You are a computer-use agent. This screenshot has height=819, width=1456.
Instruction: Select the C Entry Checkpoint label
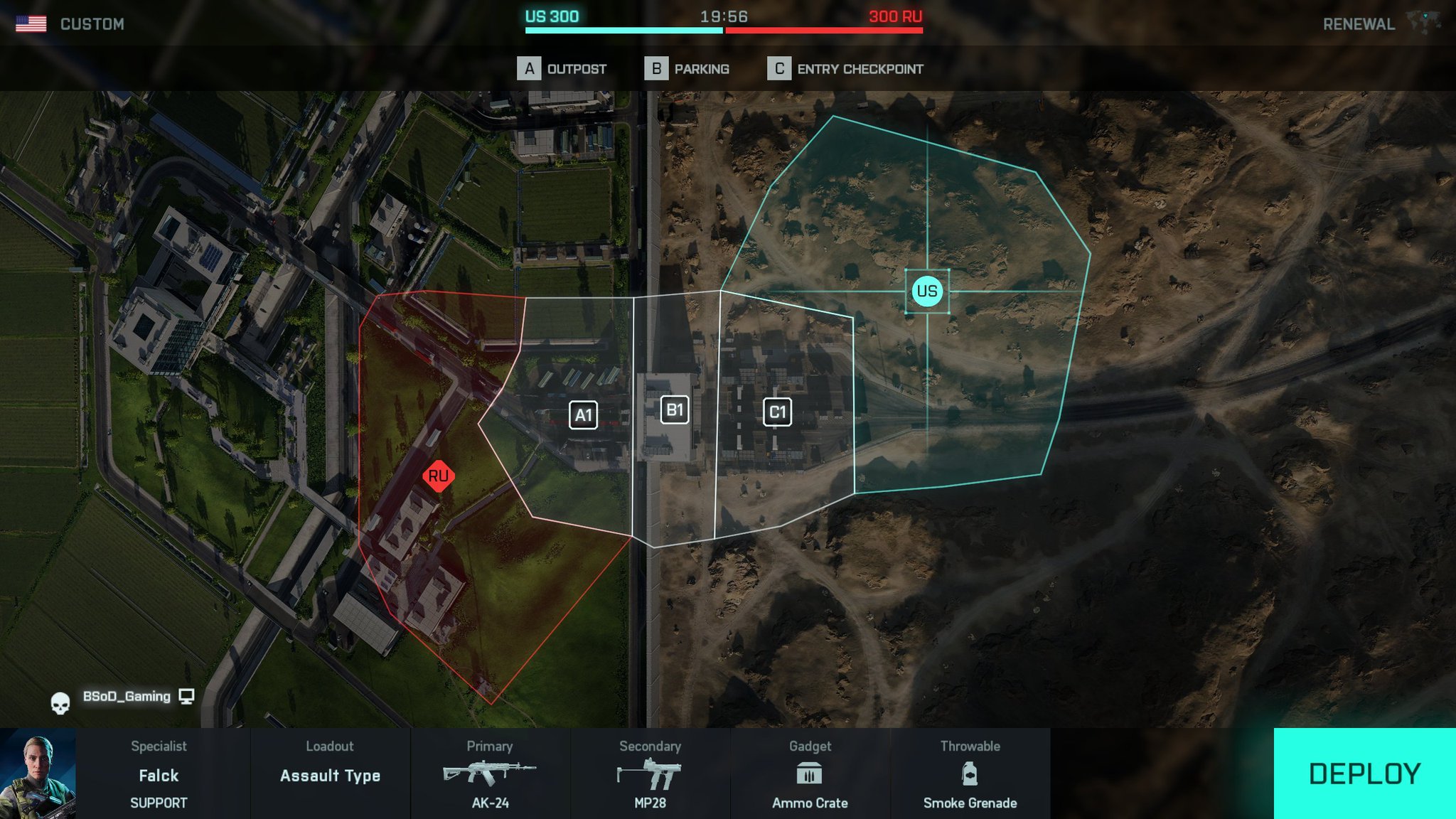845,69
